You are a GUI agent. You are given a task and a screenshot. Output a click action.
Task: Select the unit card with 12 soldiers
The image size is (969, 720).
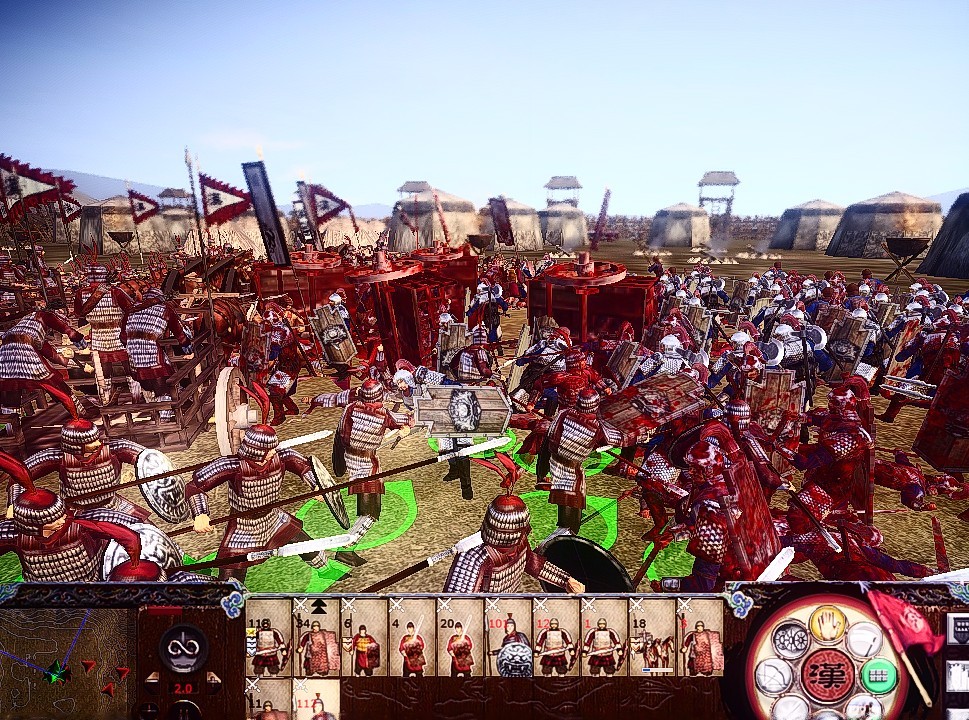pos(556,638)
